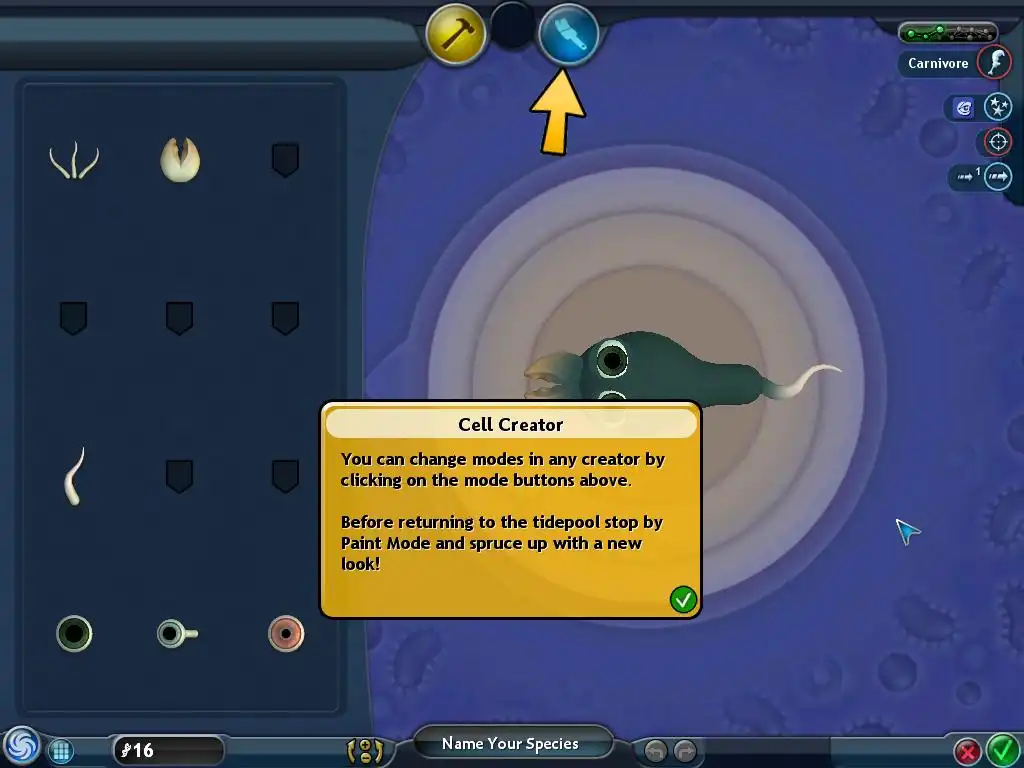Cancel with the red X button
Screen dimensions: 1024x768
(x=967, y=750)
